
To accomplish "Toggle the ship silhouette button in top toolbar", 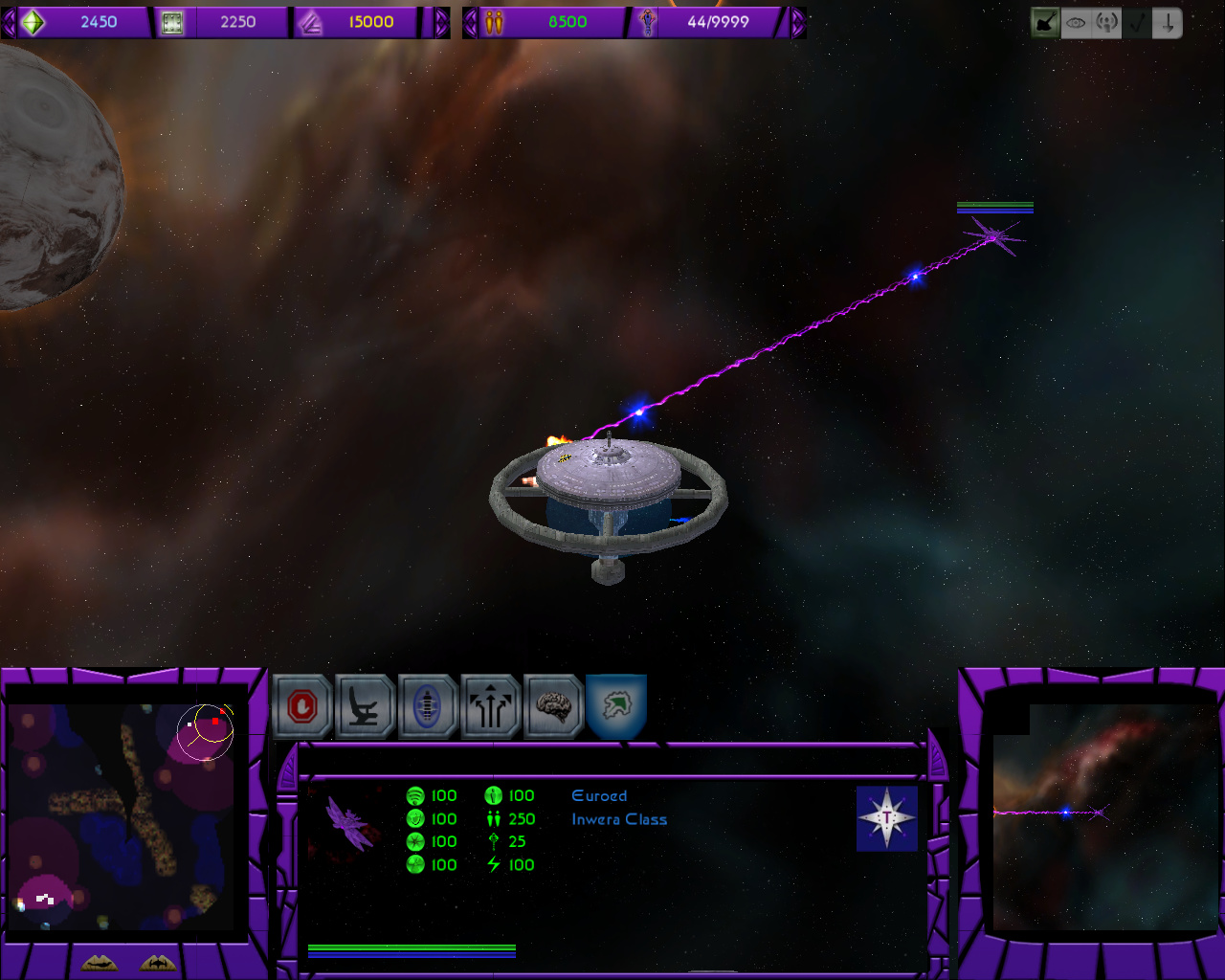I will (1045, 23).
